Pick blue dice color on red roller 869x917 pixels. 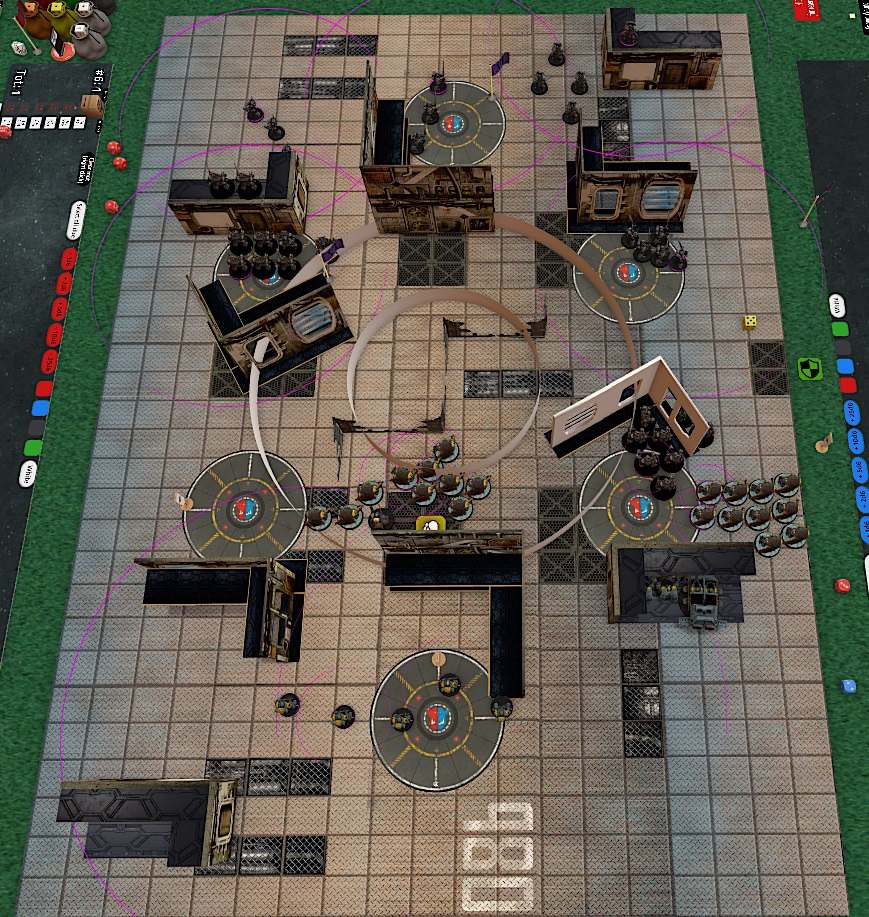[40, 408]
